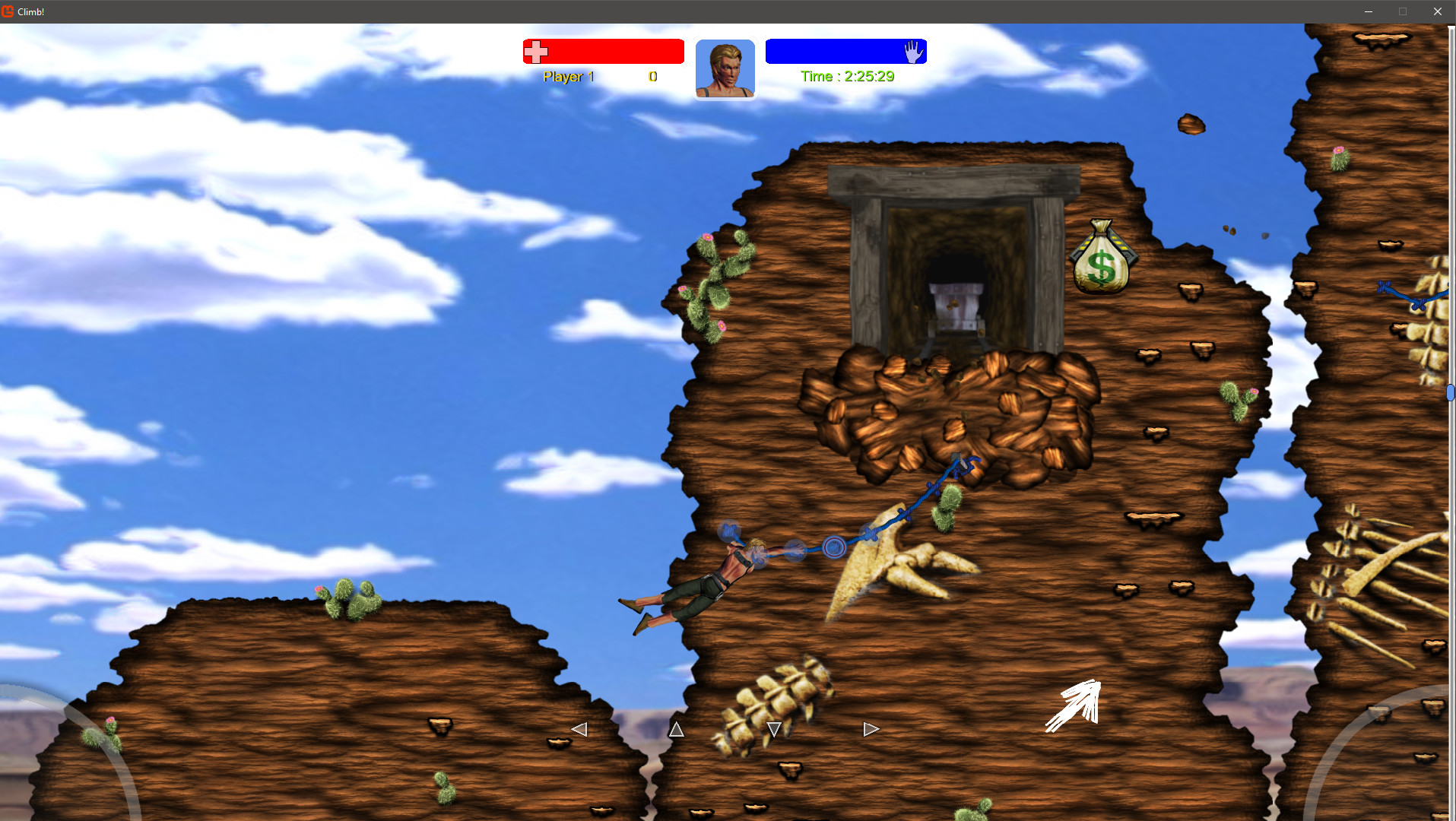
Task: Click the left on-screen arrow control
Action: coord(579,728)
